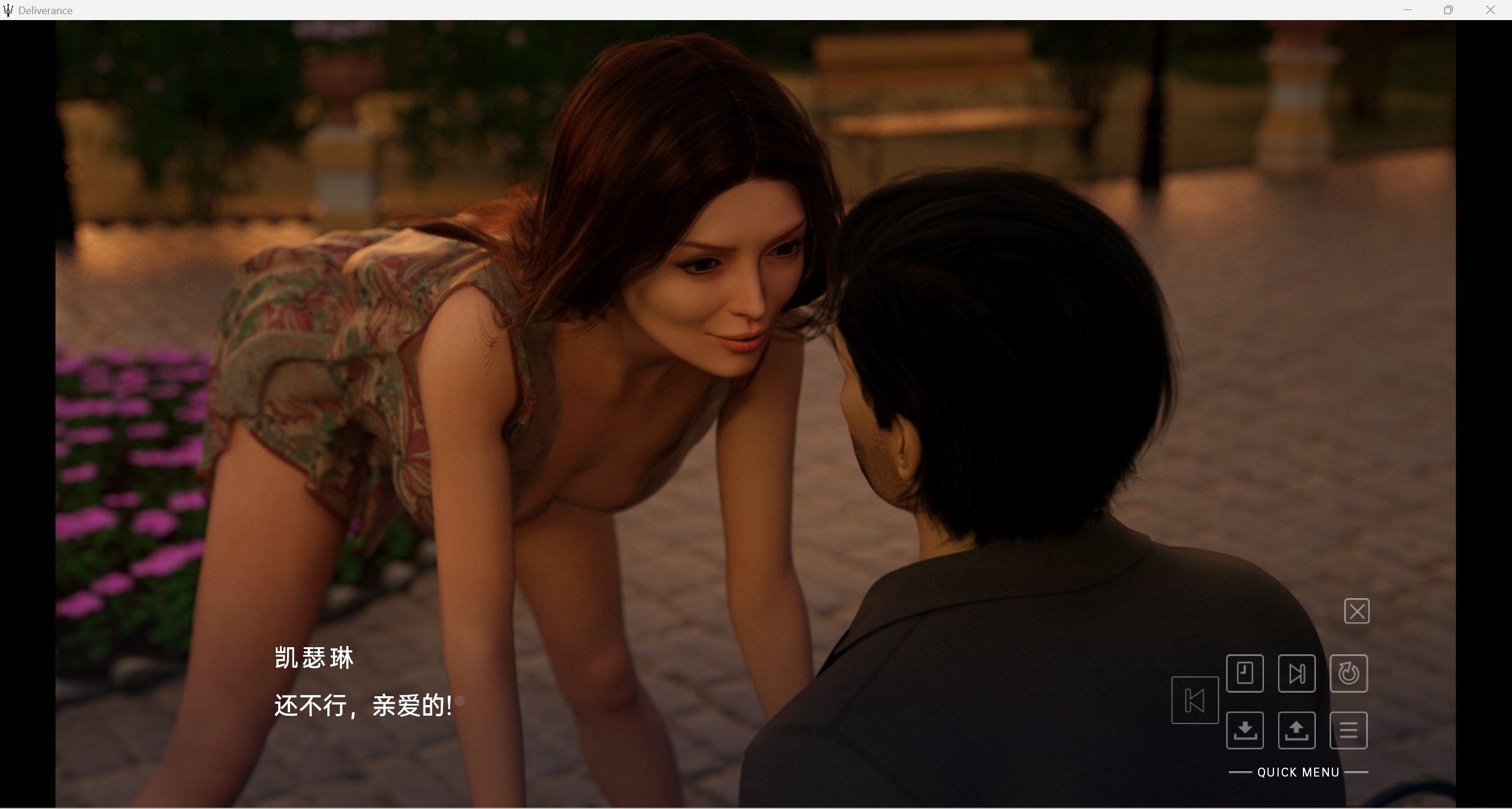
Task: Select the speaker name 凯瑟琳
Action: pyautogui.click(x=314, y=657)
